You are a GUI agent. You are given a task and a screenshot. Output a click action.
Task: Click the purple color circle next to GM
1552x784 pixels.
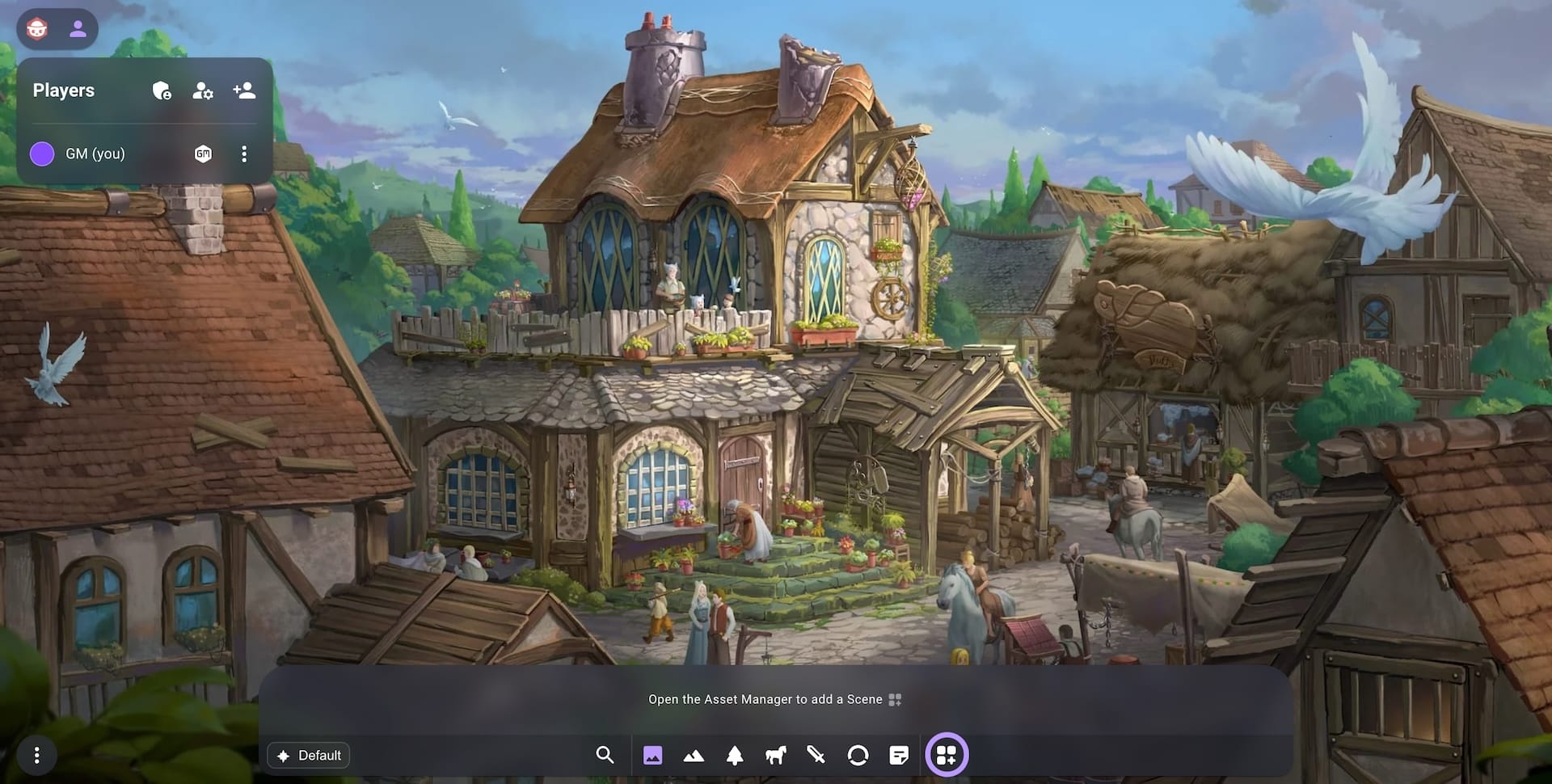click(x=43, y=153)
